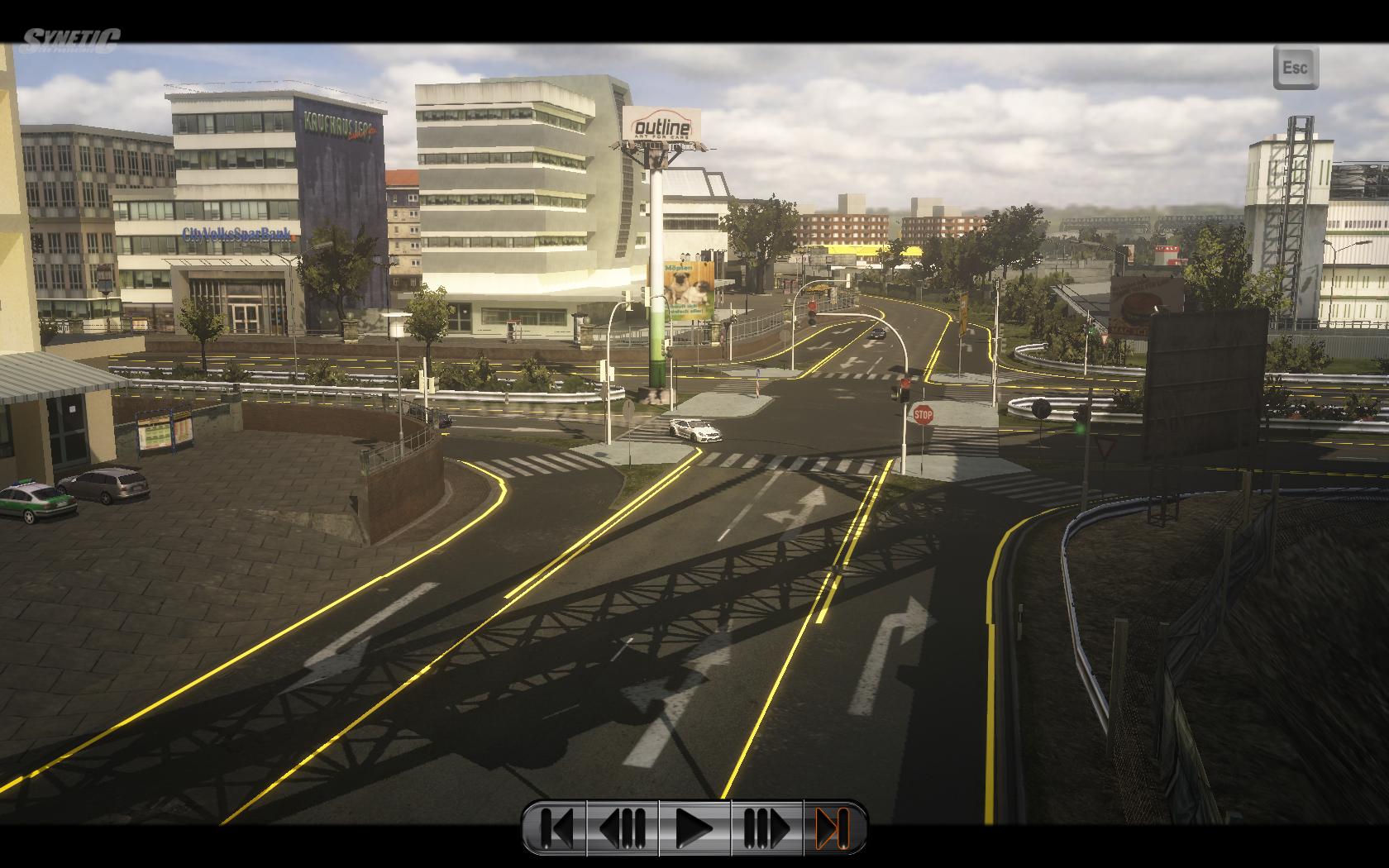This screenshot has width=1389, height=868.
Task: Play the replay
Action: pos(694,827)
